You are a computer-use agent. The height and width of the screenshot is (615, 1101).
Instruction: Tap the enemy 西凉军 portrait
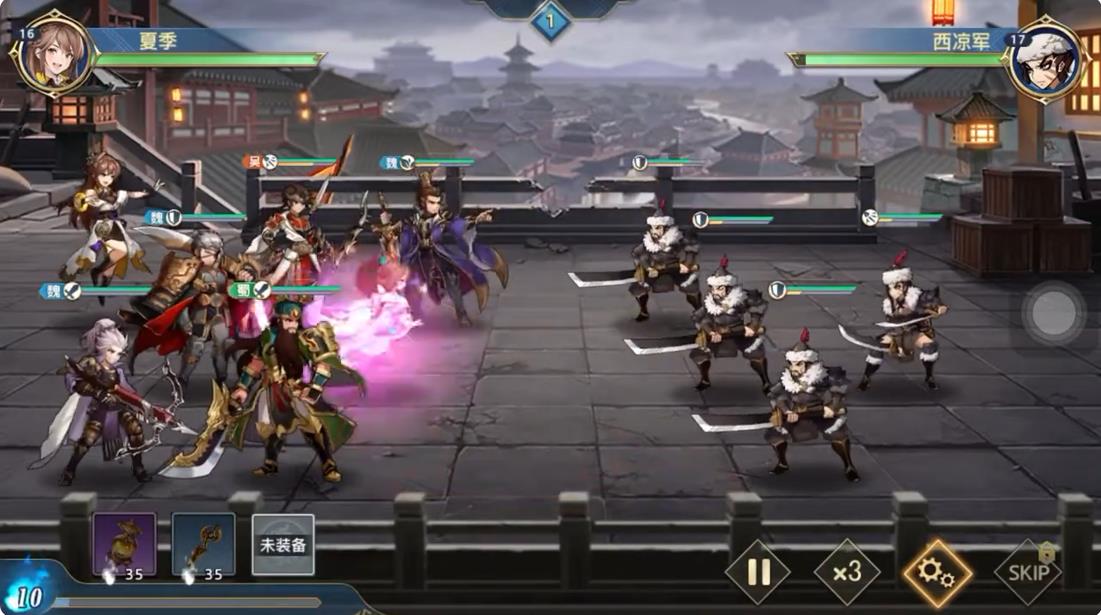pos(1046,58)
